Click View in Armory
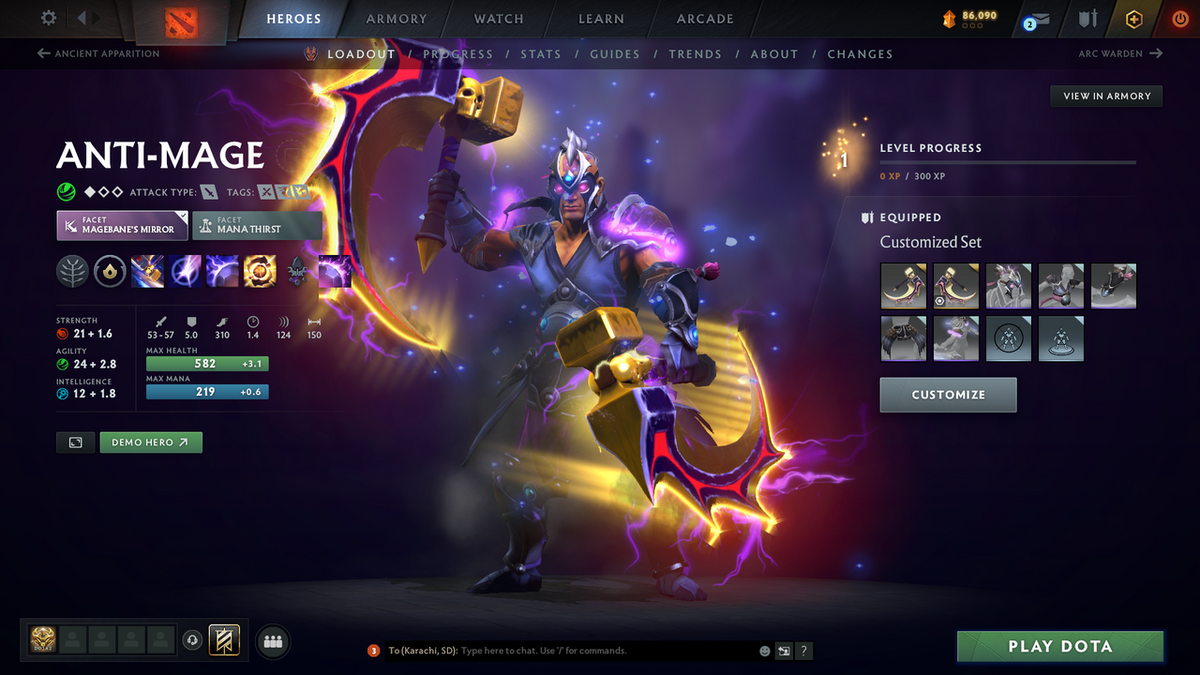This screenshot has width=1200, height=675. coord(1106,96)
